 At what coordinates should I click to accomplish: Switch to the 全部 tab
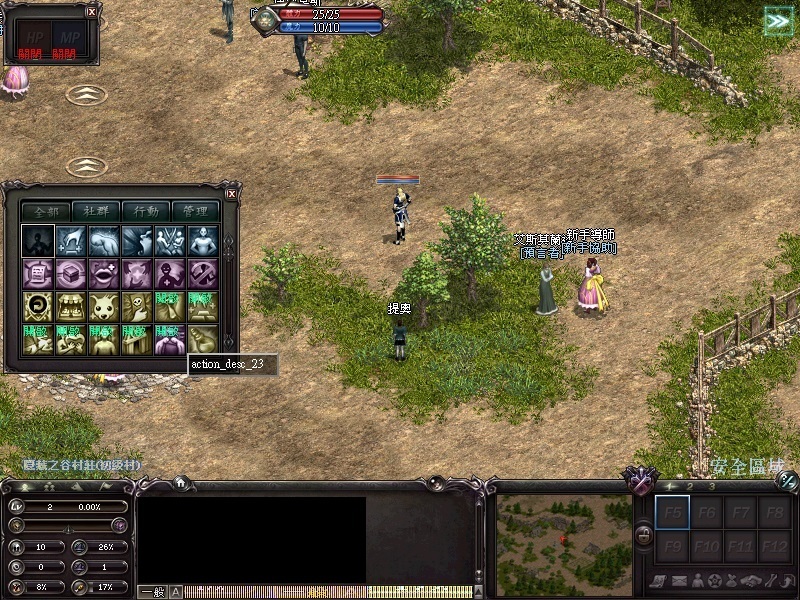[46, 211]
